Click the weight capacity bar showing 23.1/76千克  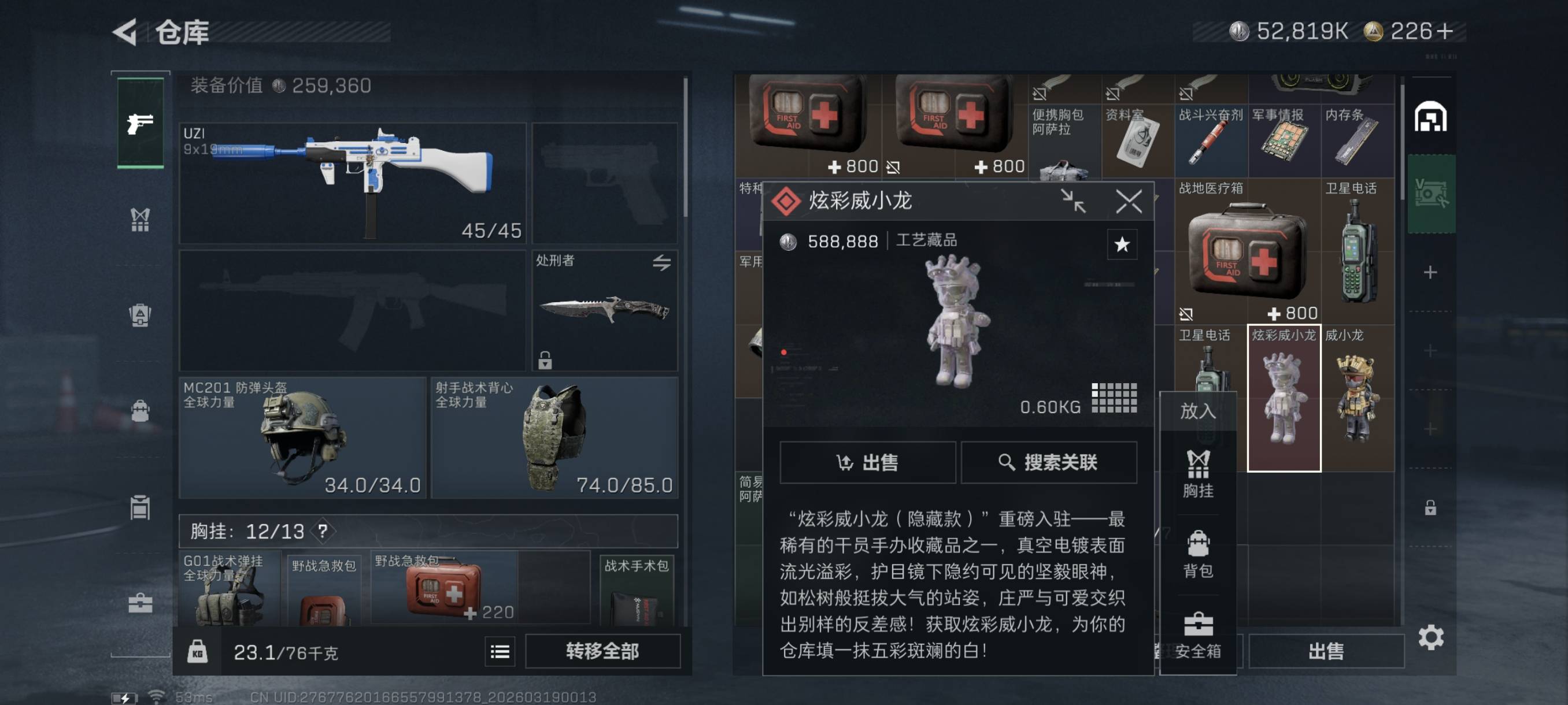tap(286, 651)
